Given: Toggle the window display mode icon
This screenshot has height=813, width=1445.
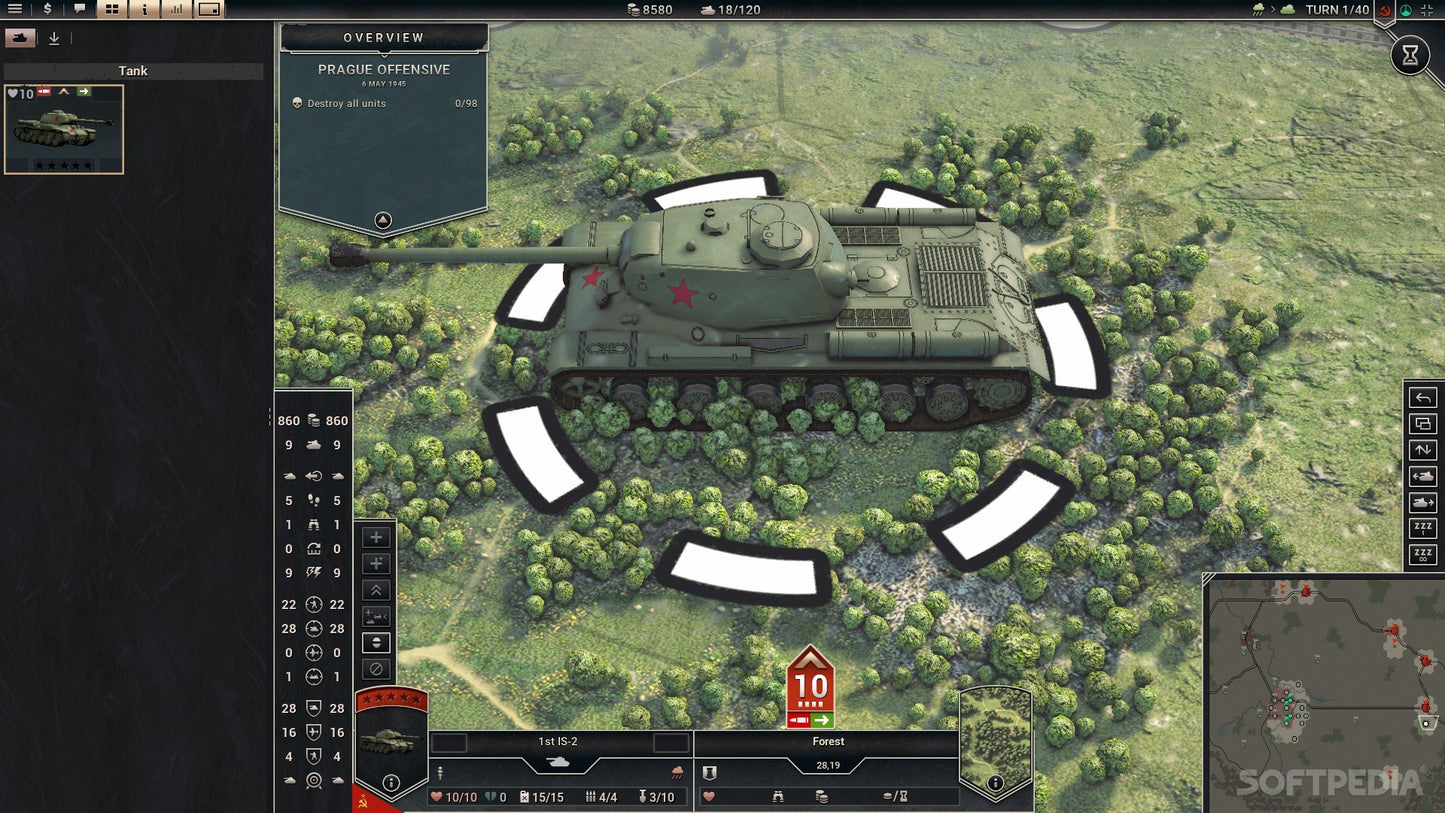Looking at the screenshot, I should click(x=207, y=9).
